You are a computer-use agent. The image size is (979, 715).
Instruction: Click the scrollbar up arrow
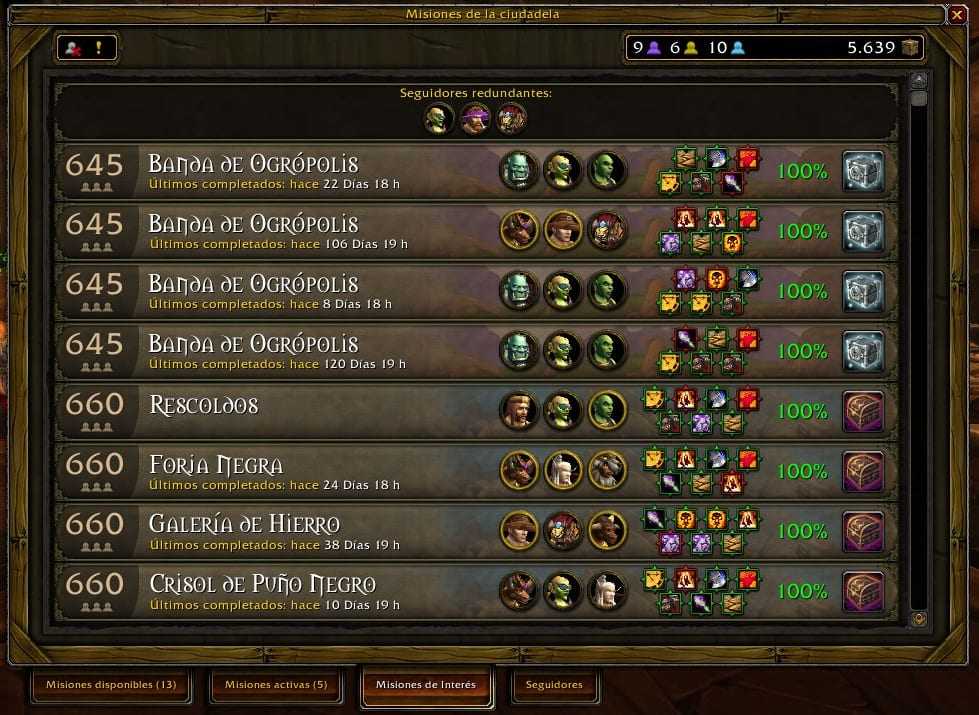919,79
